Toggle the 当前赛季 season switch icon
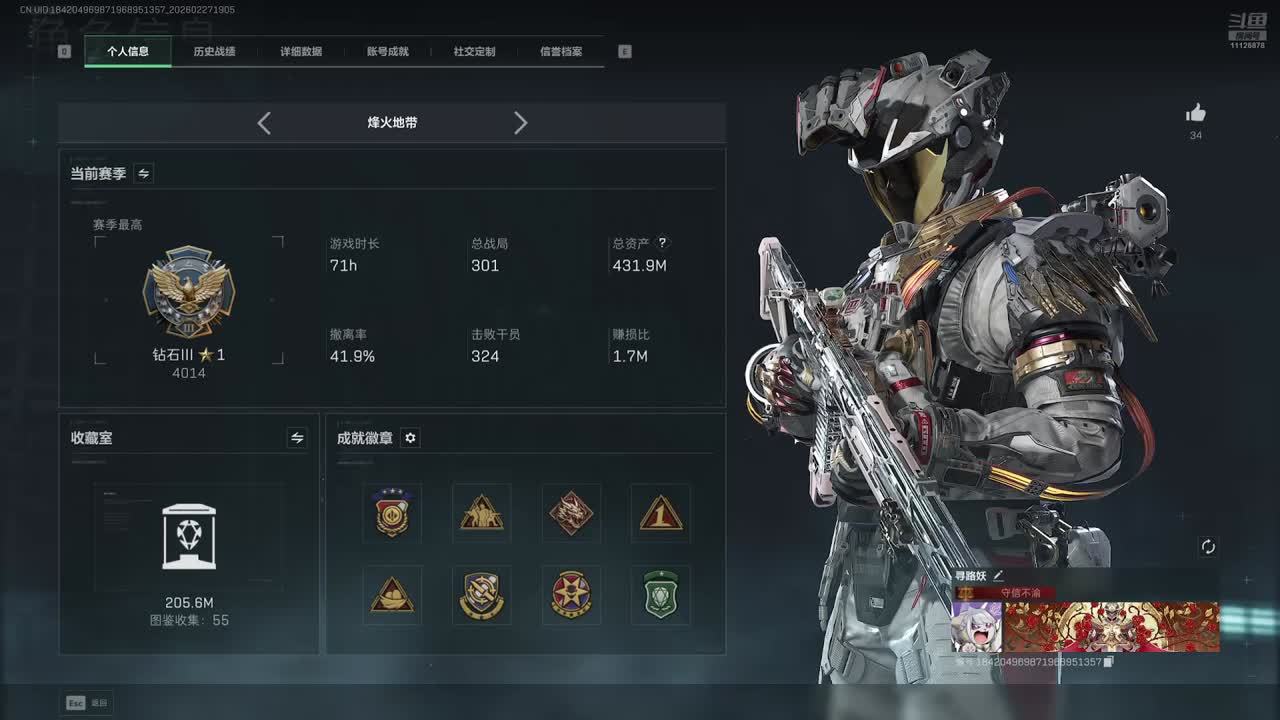 click(144, 174)
